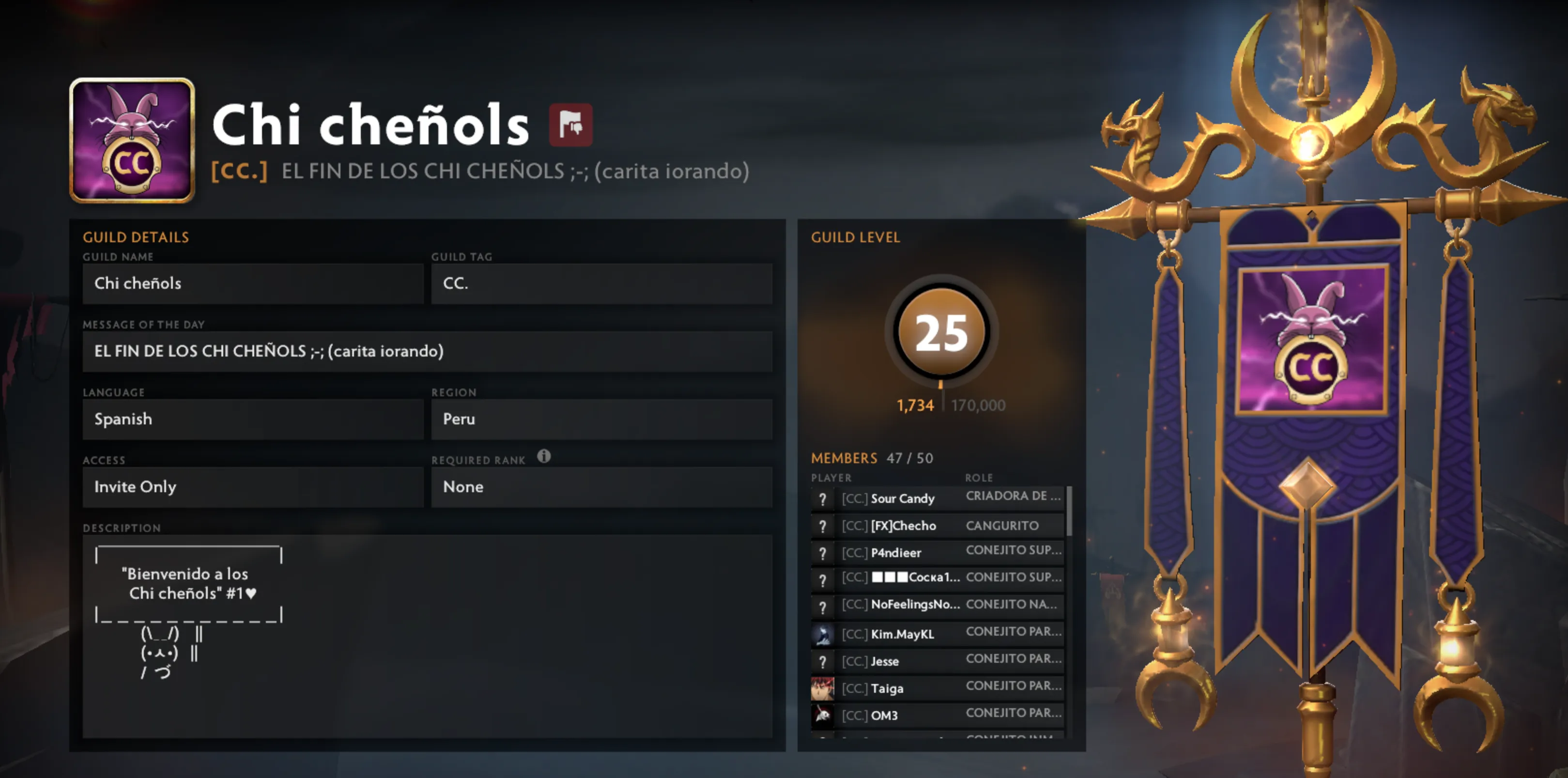Click the Message of the Day text field
This screenshot has height=778, width=1568.
tap(426, 351)
